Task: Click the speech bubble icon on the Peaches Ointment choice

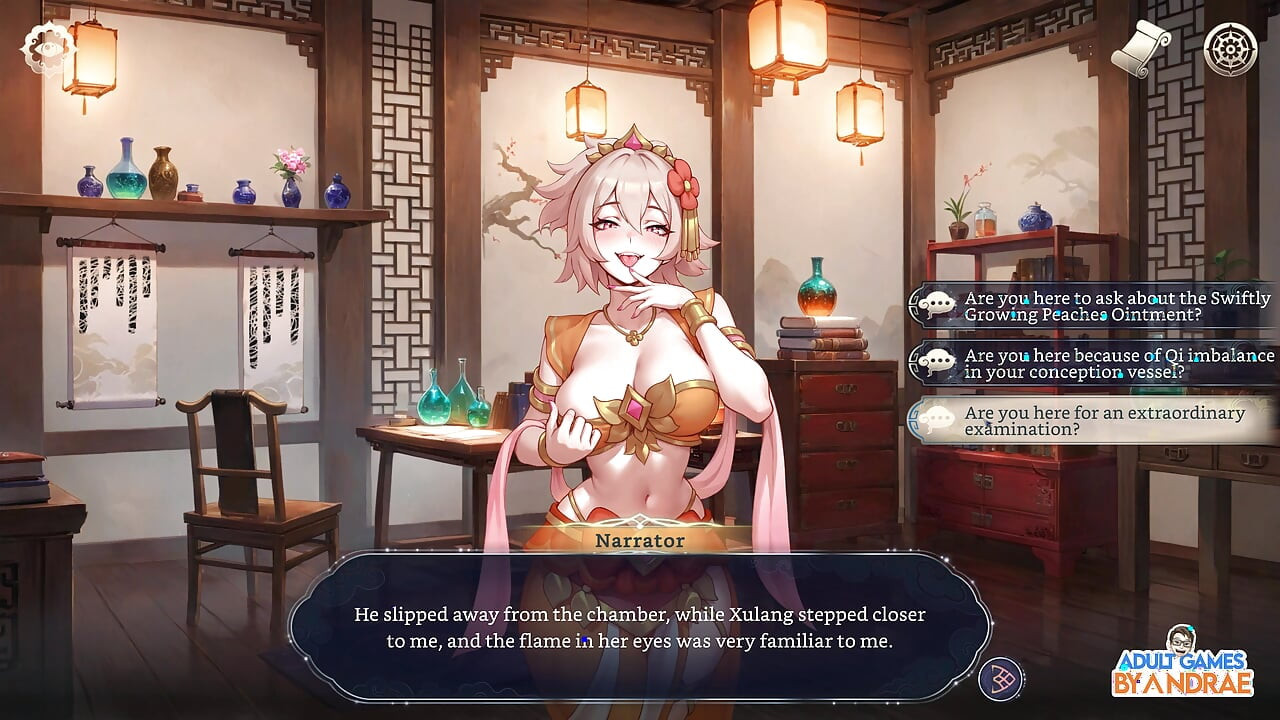Action: (937, 303)
